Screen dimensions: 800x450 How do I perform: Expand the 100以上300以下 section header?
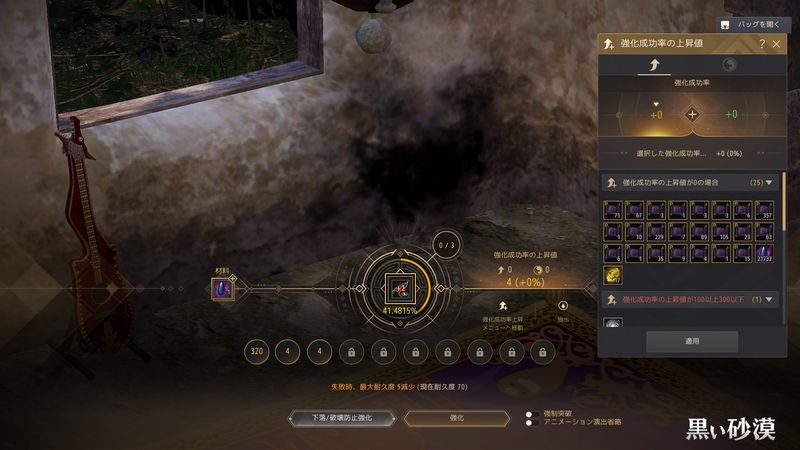click(769, 299)
